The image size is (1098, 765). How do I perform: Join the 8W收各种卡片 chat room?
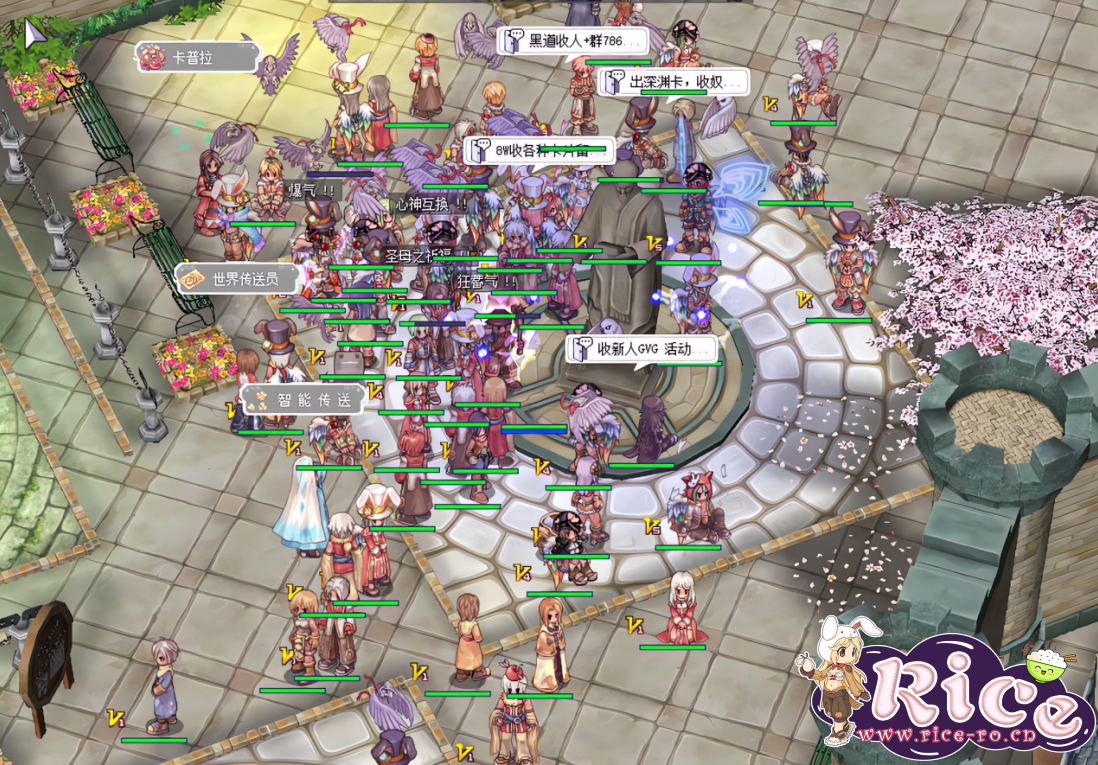click(x=538, y=151)
